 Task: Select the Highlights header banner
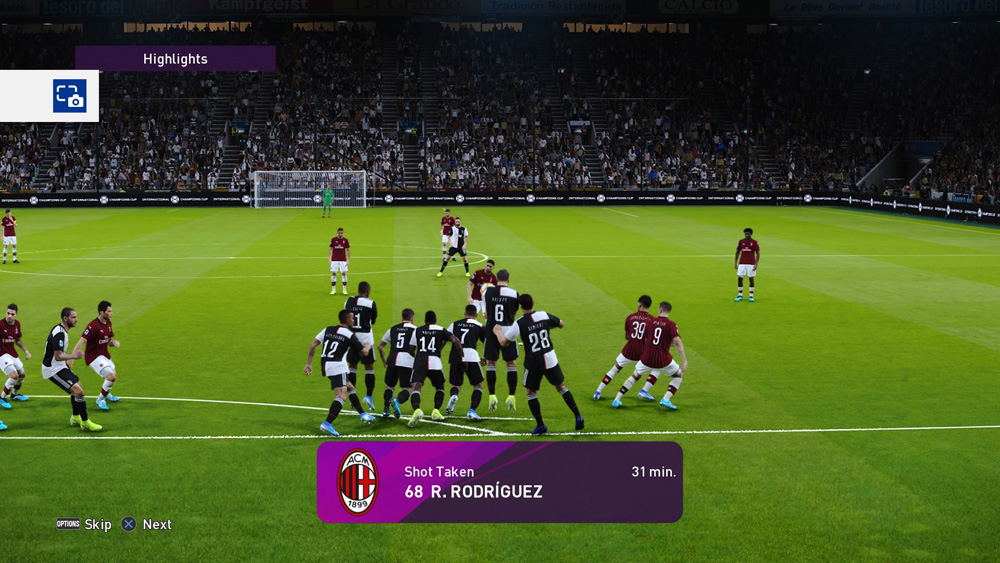175,59
